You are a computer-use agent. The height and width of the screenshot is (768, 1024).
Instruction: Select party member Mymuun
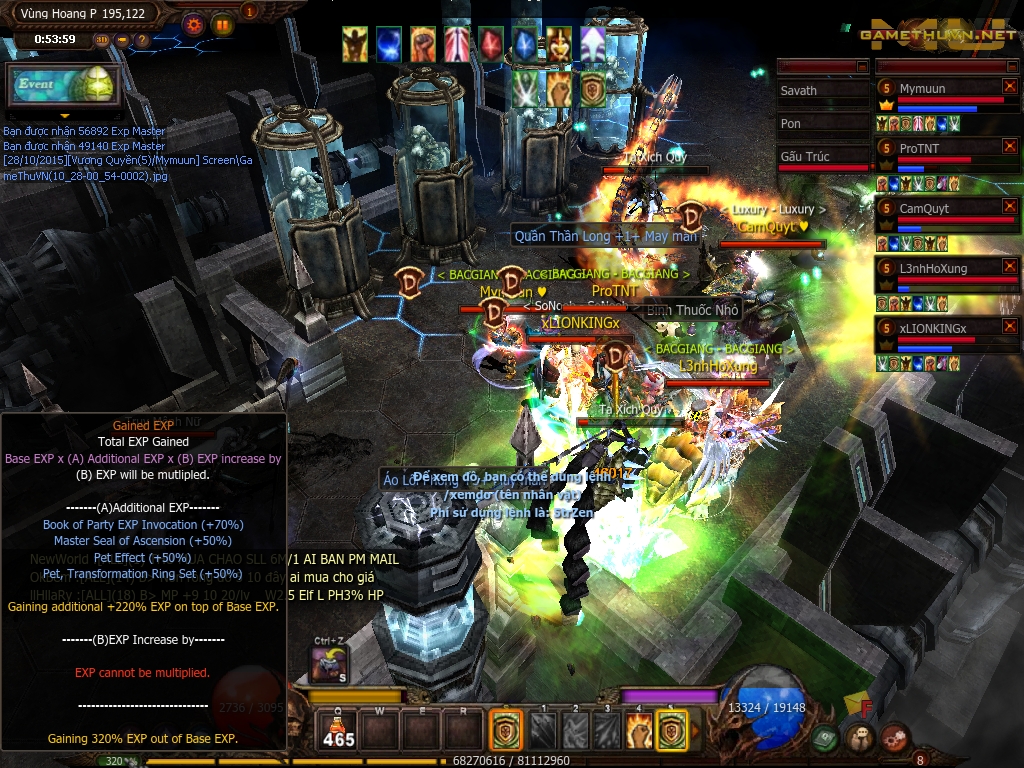(x=942, y=90)
